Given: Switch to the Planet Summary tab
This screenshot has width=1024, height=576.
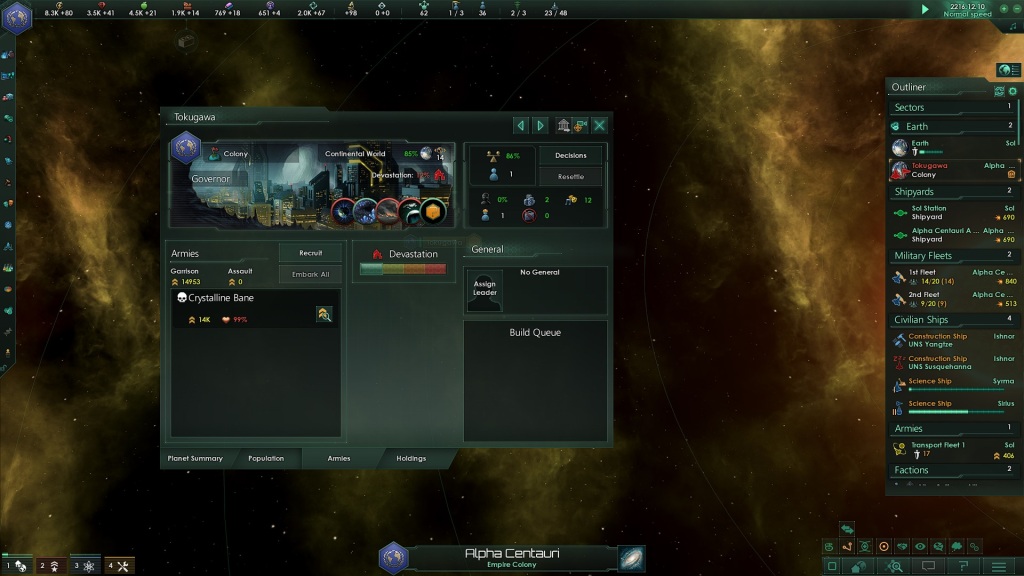Looking at the screenshot, I should coord(194,458).
